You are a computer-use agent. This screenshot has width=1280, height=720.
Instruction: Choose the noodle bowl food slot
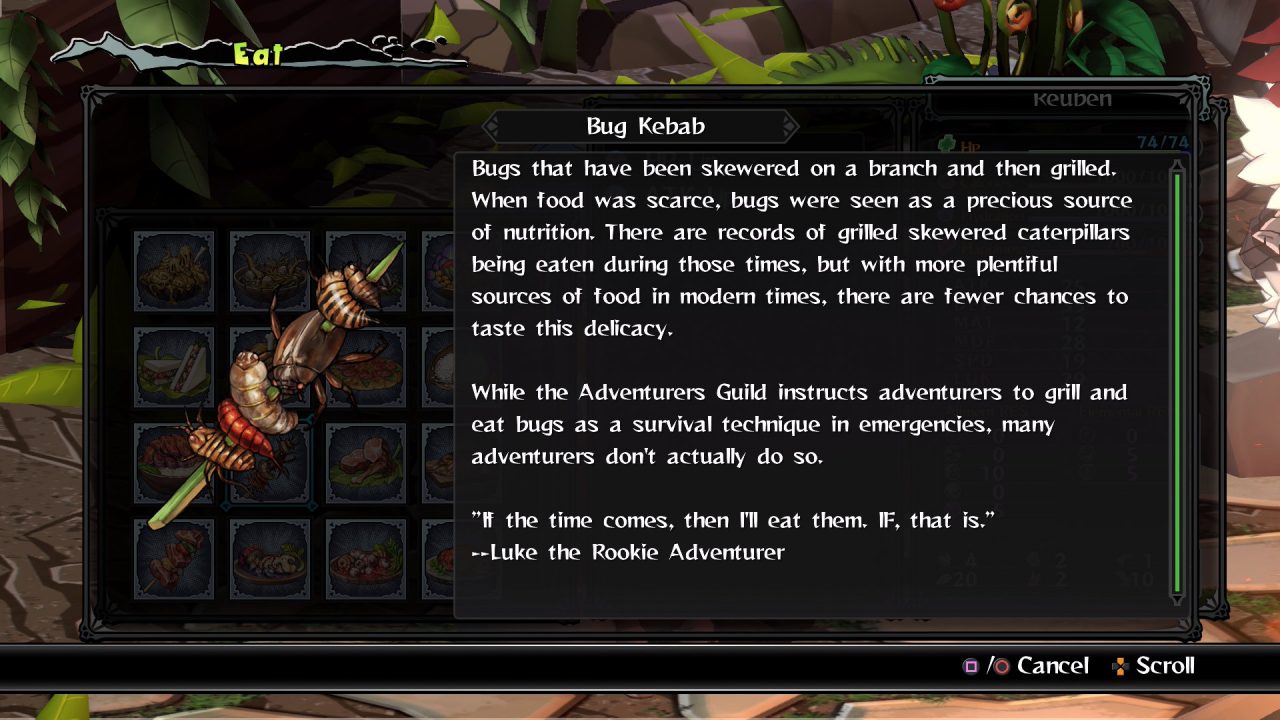click(x=270, y=271)
